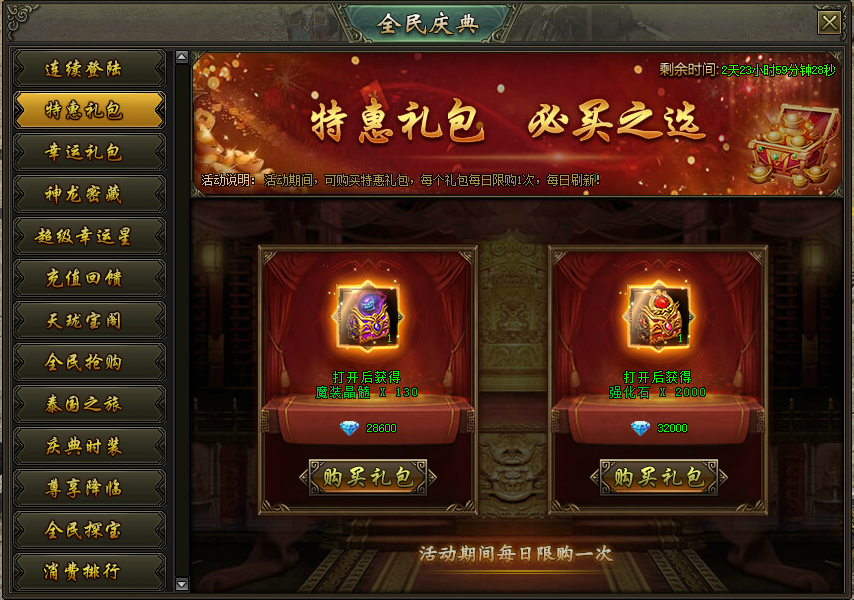854x600 pixels.
Task: Show the 神龙密藏 tab
Action: pos(89,194)
